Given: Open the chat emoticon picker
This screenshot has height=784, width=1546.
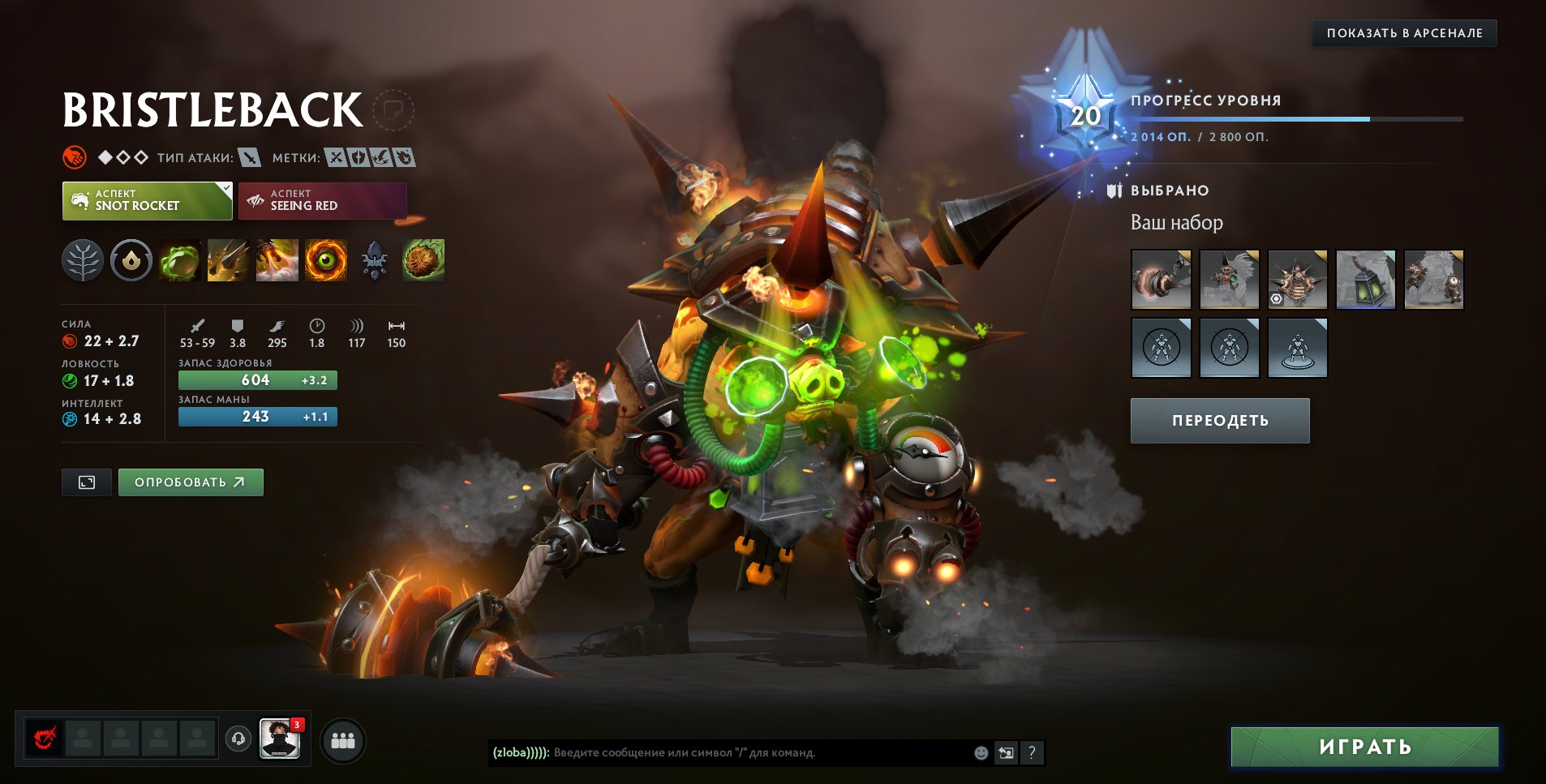Looking at the screenshot, I should click(x=981, y=752).
